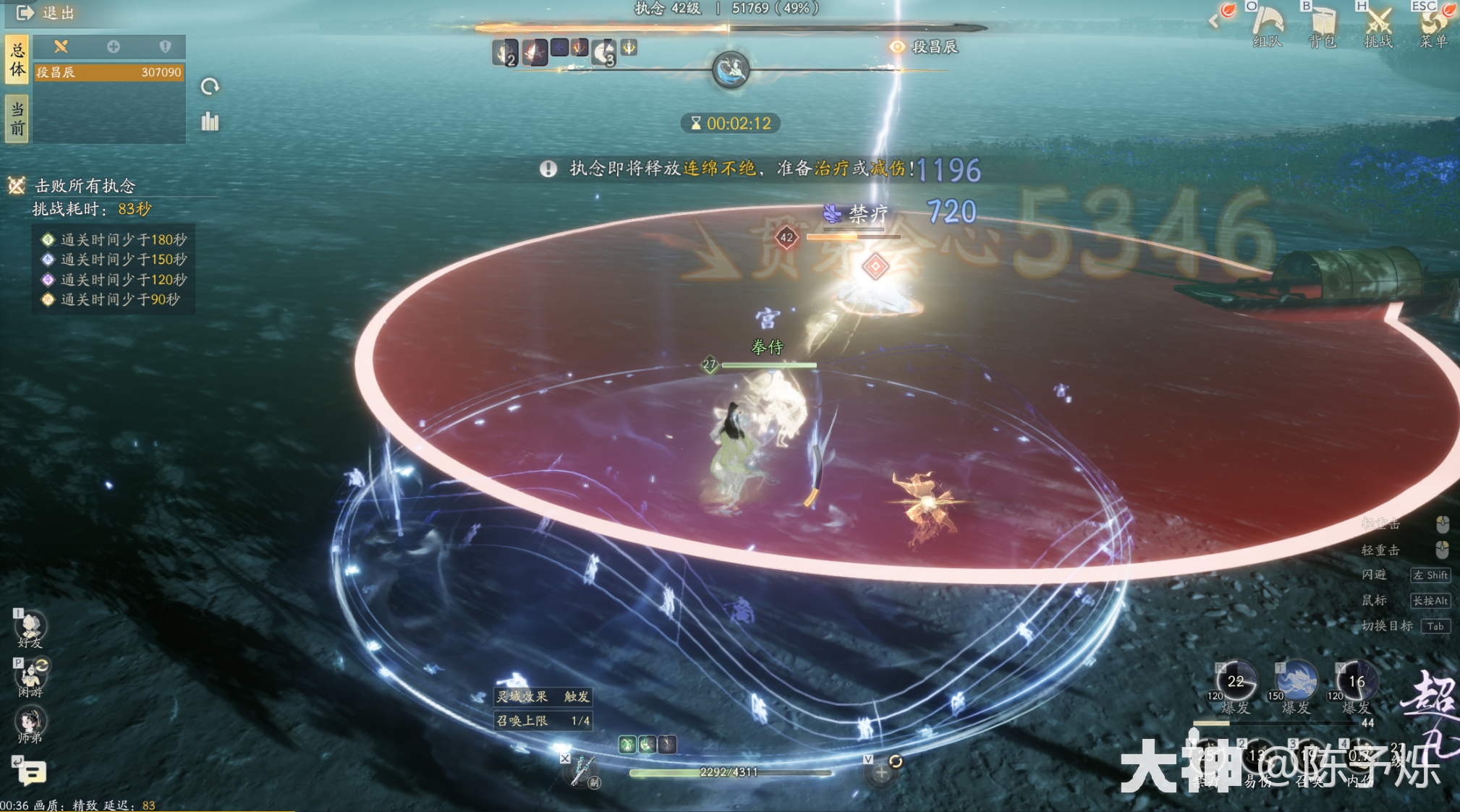The image size is (1460, 812).
Task: Select the 段昌辰 damage meter row
Action: tap(109, 72)
